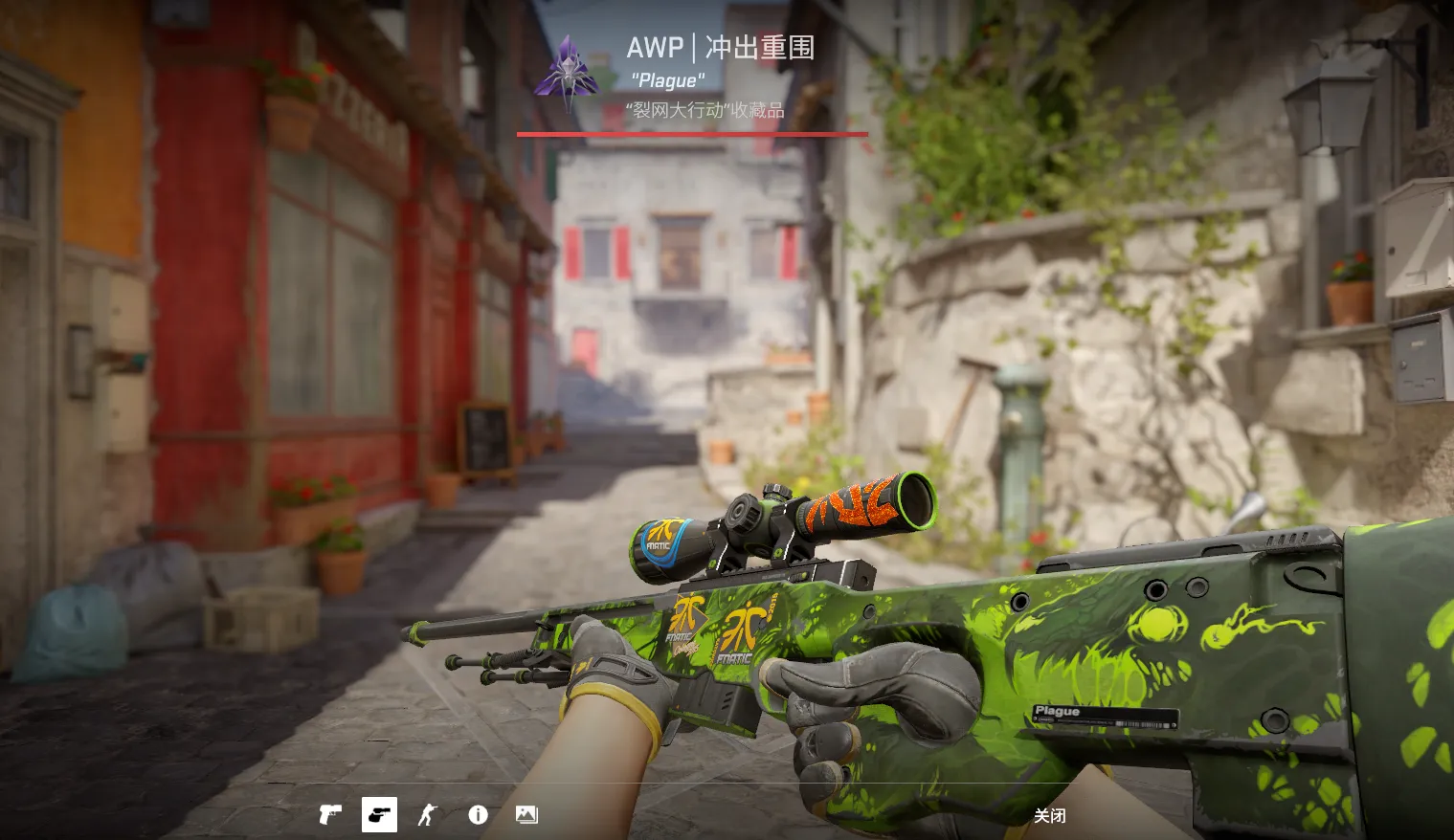This screenshot has width=1454, height=840.
Task: Open the item info icon
Action: 478,815
